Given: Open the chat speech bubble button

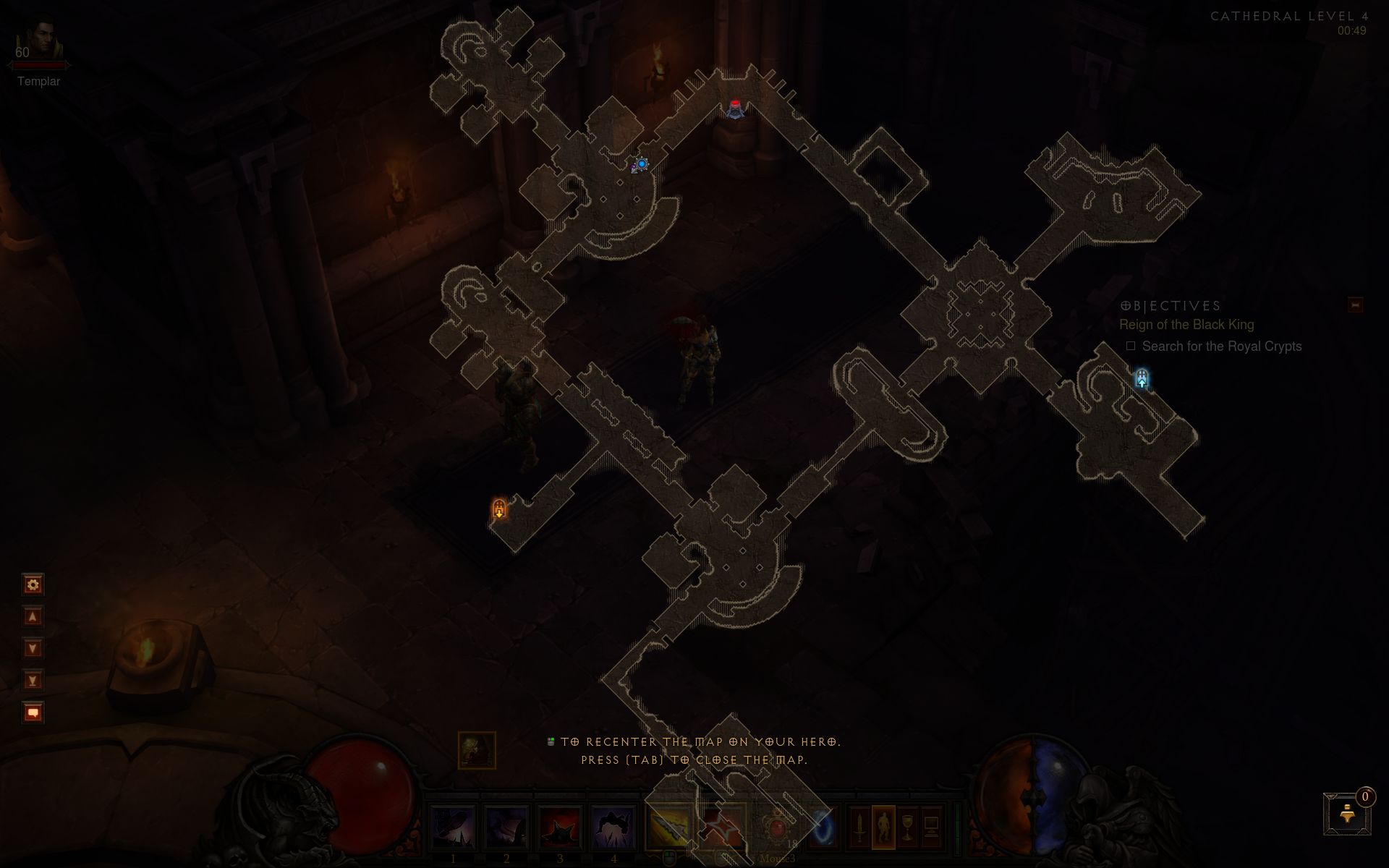Looking at the screenshot, I should click(33, 712).
